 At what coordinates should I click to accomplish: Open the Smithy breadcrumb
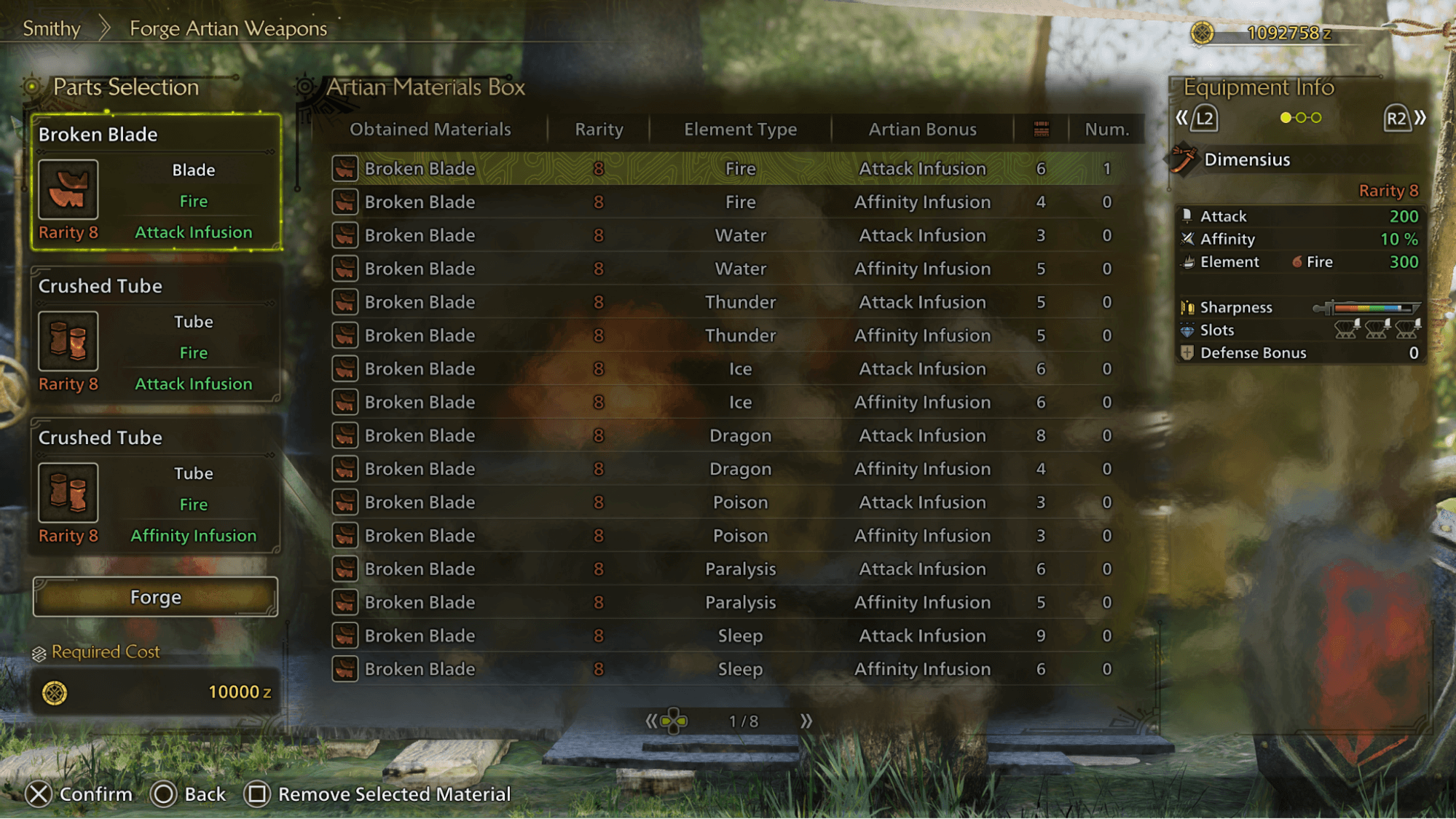pos(52,28)
